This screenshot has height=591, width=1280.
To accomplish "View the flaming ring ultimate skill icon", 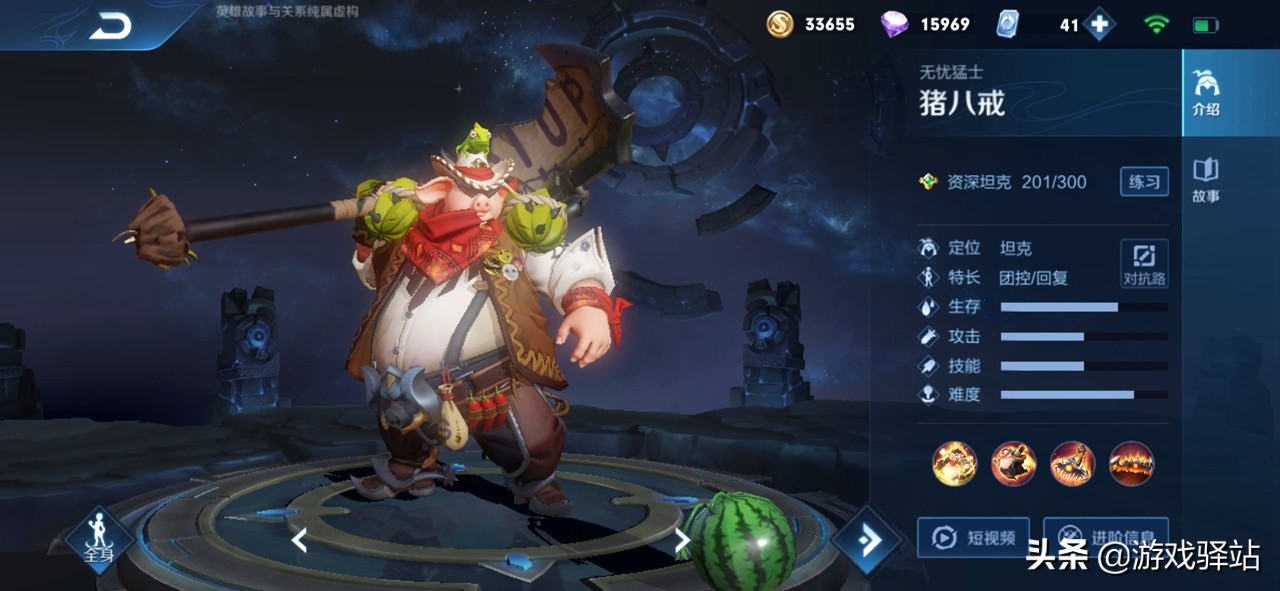I will (1131, 464).
